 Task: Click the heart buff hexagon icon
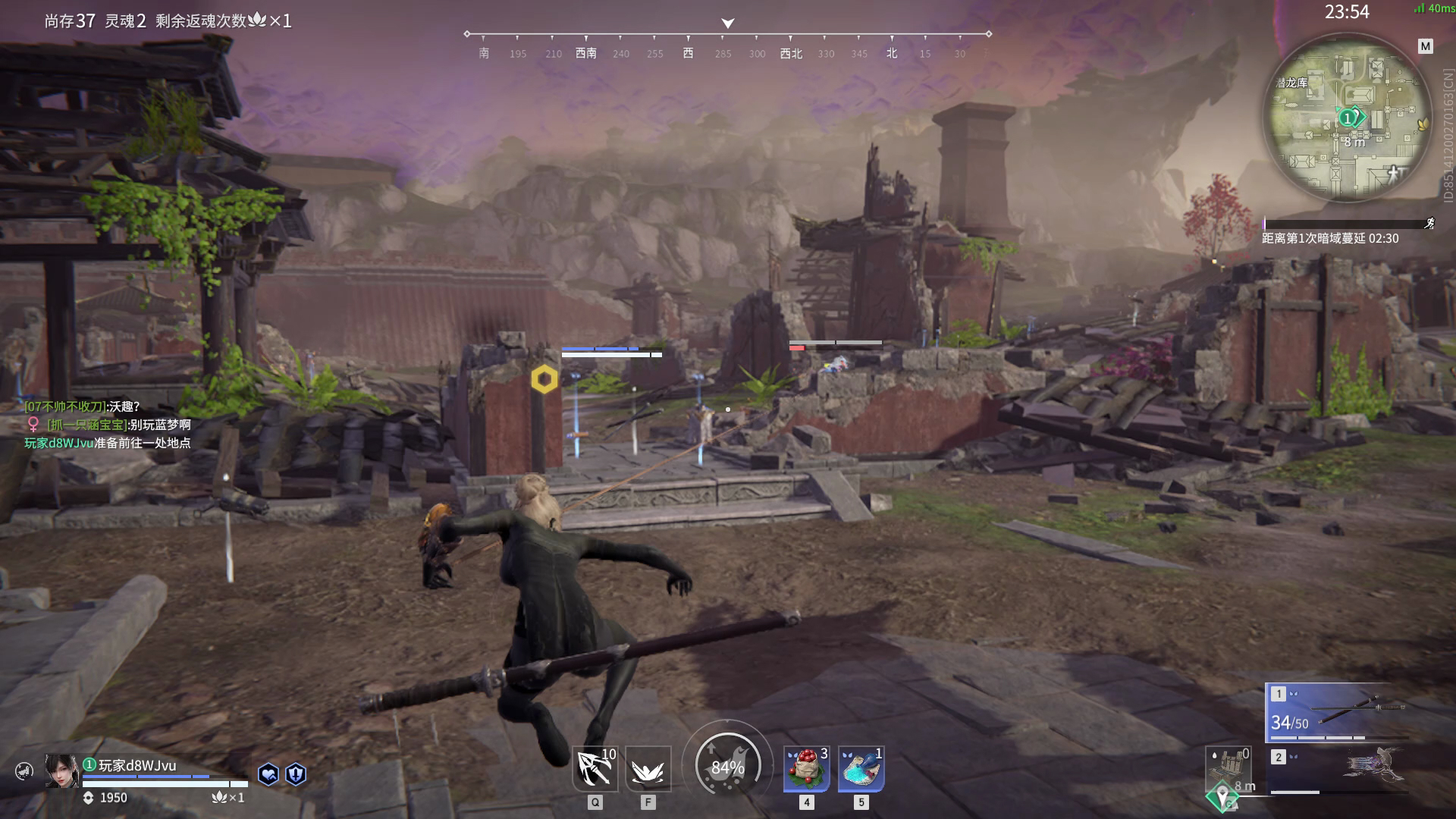(x=268, y=773)
